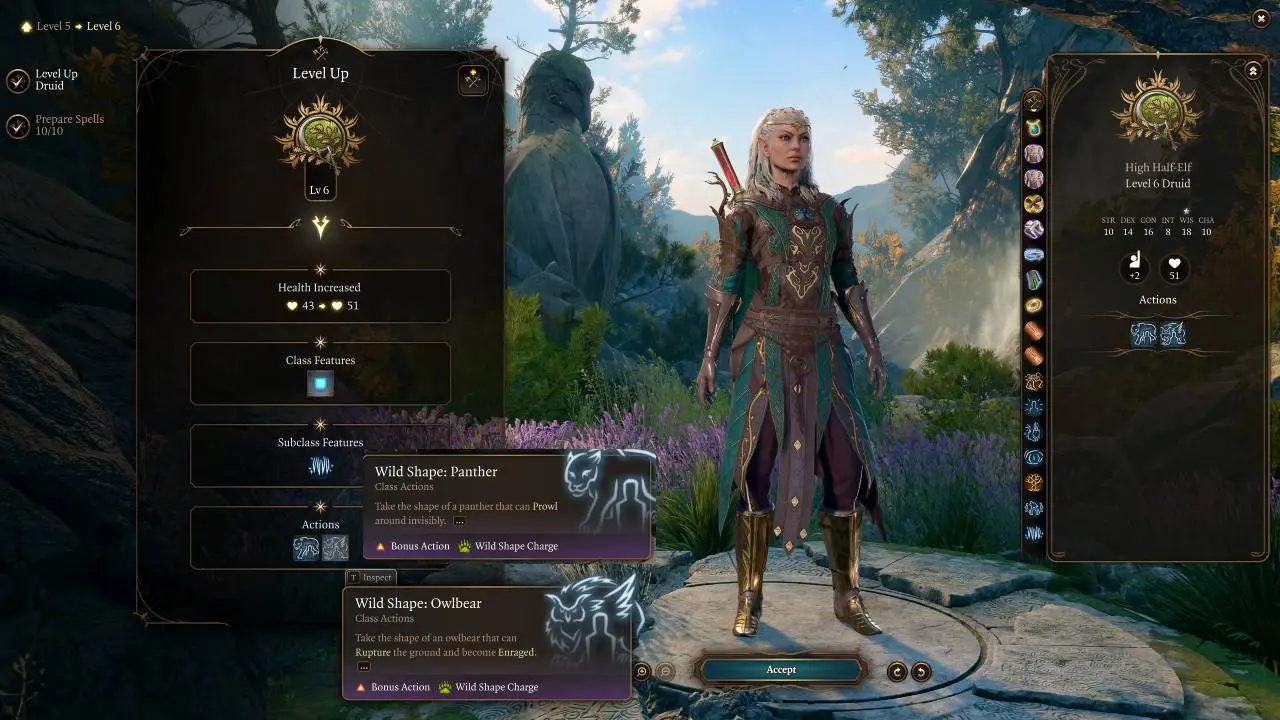Click the Subclass Features ability icon
The height and width of the screenshot is (720, 1280).
tap(320, 464)
